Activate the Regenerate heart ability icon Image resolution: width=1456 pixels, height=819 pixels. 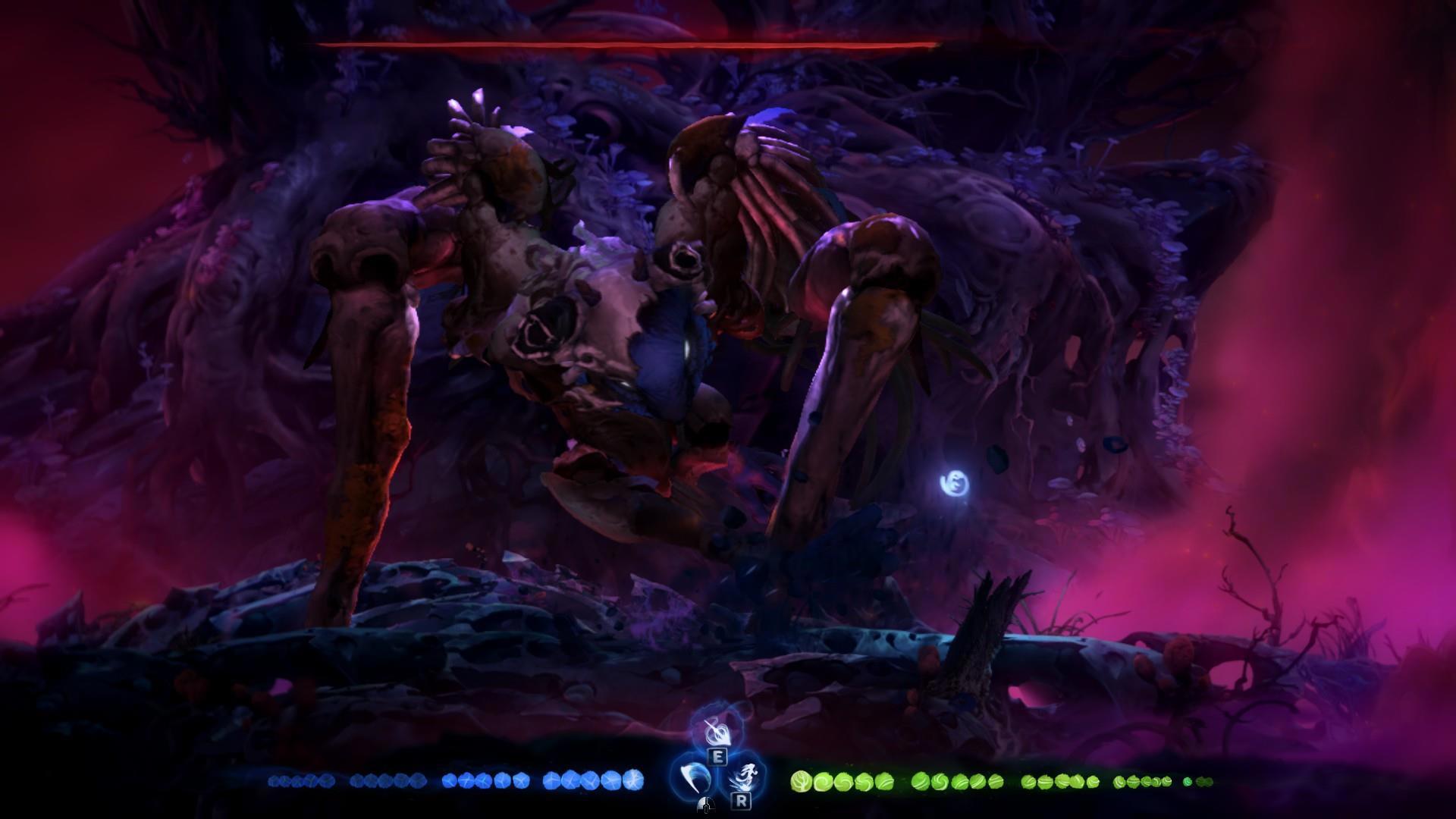pos(716,733)
